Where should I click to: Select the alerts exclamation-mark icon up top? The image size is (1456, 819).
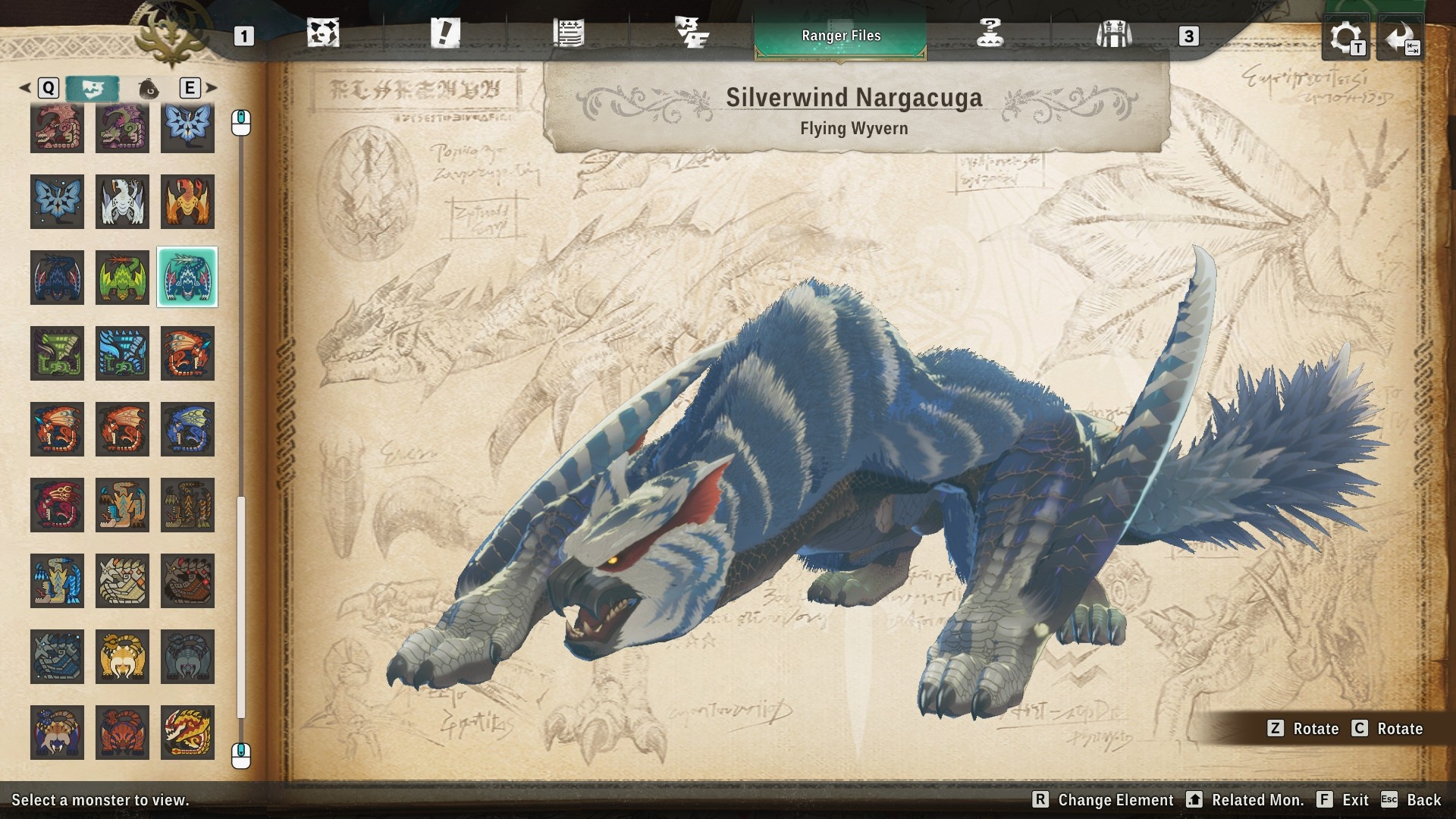pyautogui.click(x=446, y=34)
